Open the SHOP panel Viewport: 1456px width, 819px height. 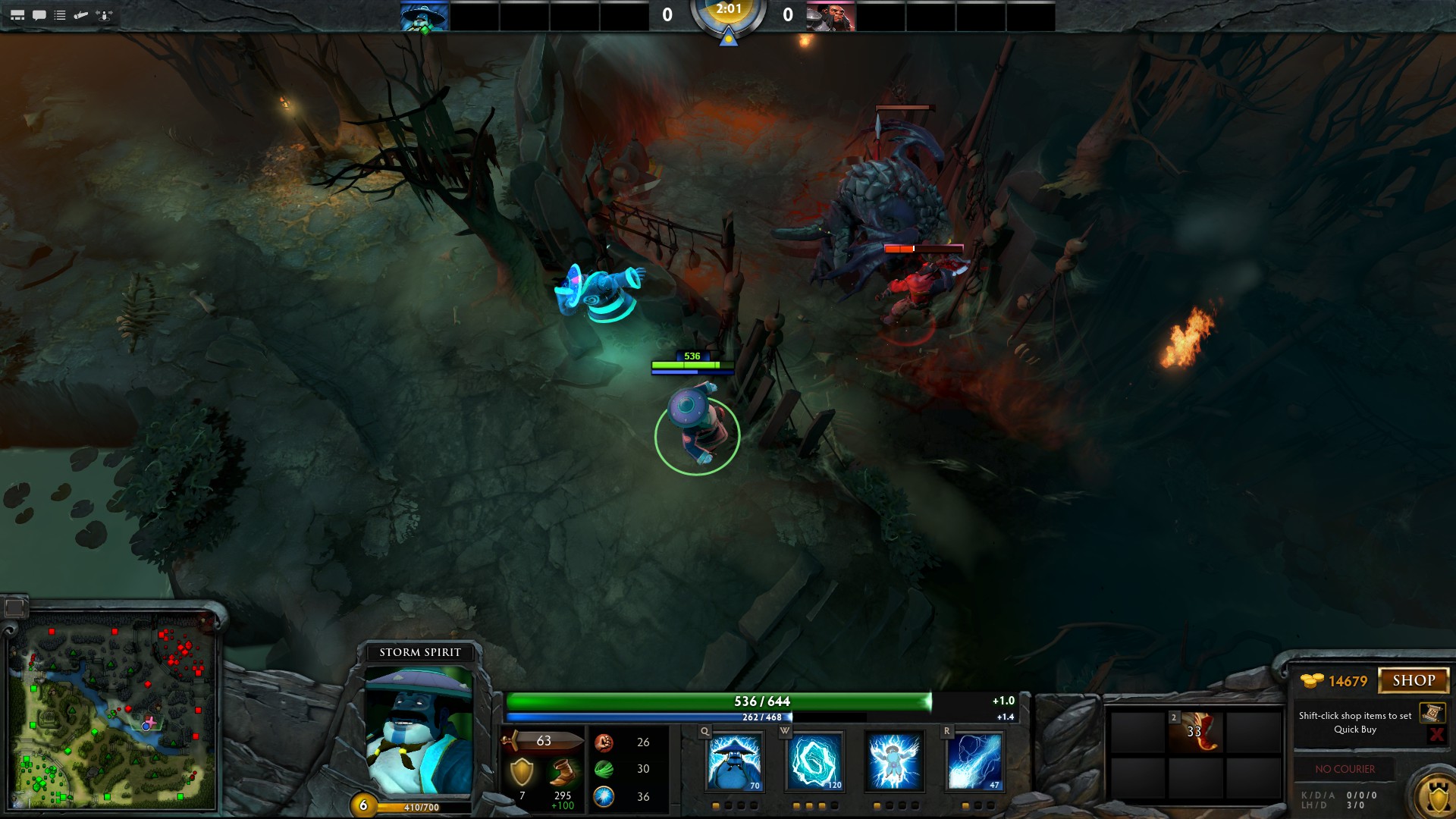coord(1414,680)
